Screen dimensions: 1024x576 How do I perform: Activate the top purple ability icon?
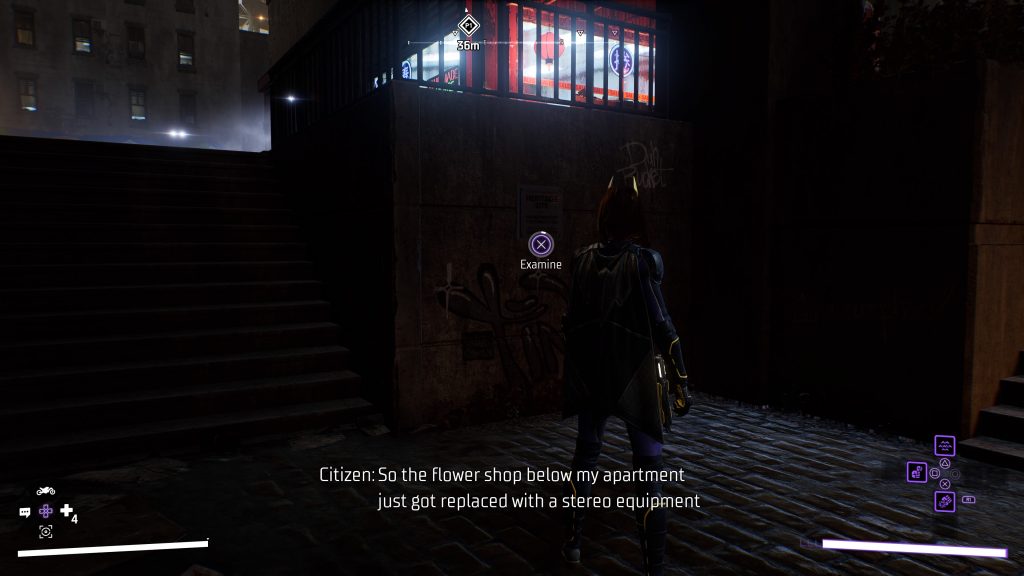click(x=945, y=445)
